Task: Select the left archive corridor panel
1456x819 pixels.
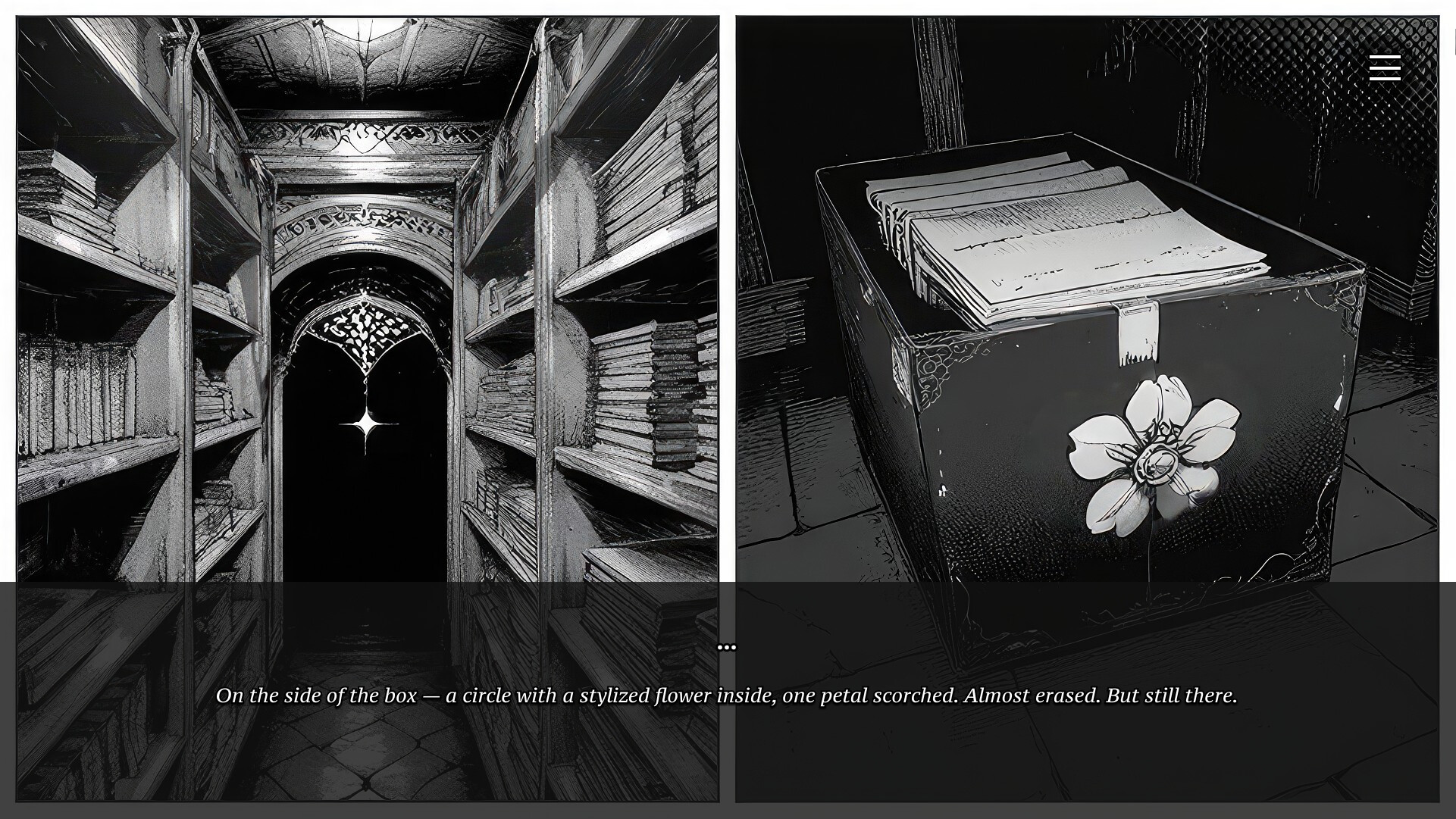Action: pos(364,303)
